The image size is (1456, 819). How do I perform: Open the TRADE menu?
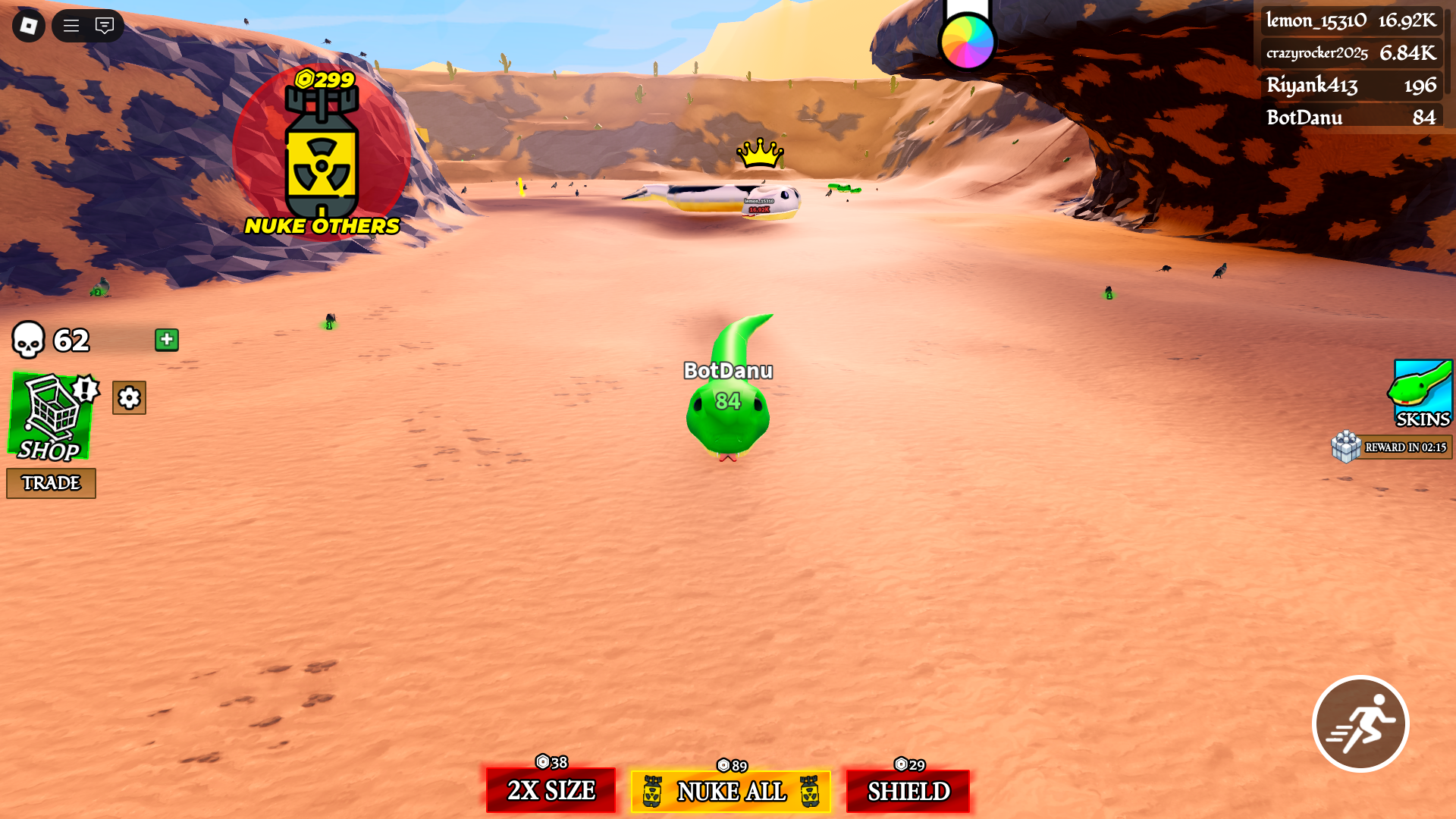50,483
